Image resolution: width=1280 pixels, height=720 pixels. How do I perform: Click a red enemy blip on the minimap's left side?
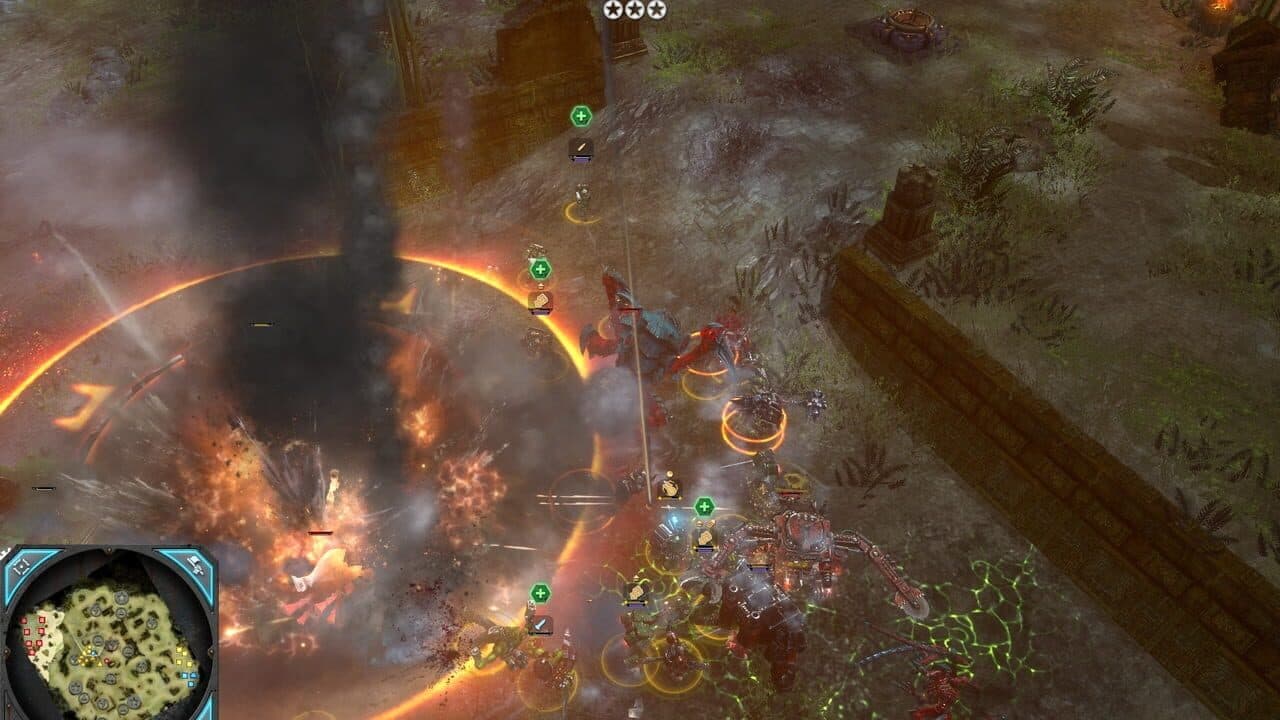tap(40, 620)
